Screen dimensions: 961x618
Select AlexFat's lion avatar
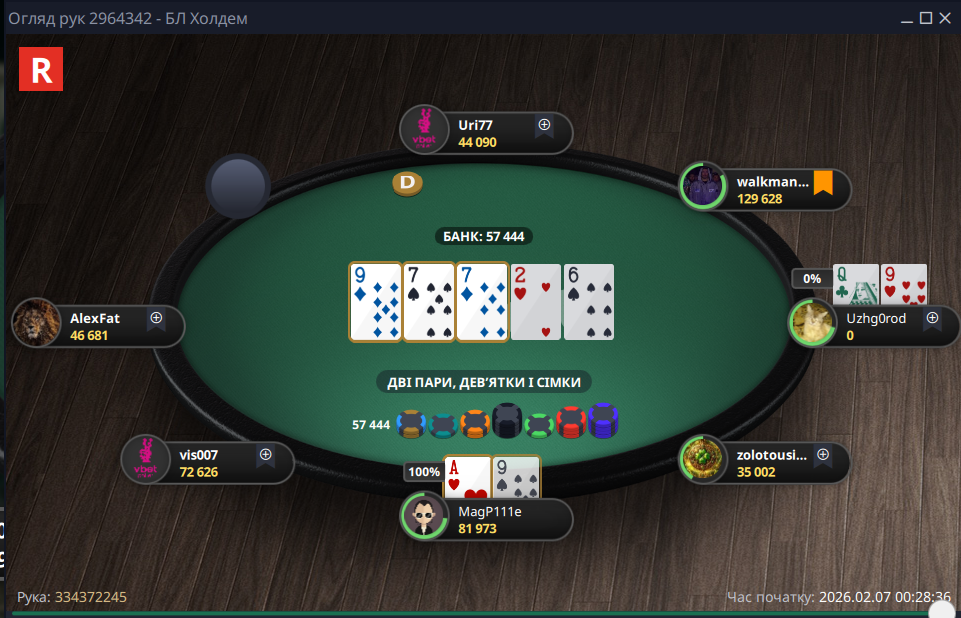pos(37,324)
